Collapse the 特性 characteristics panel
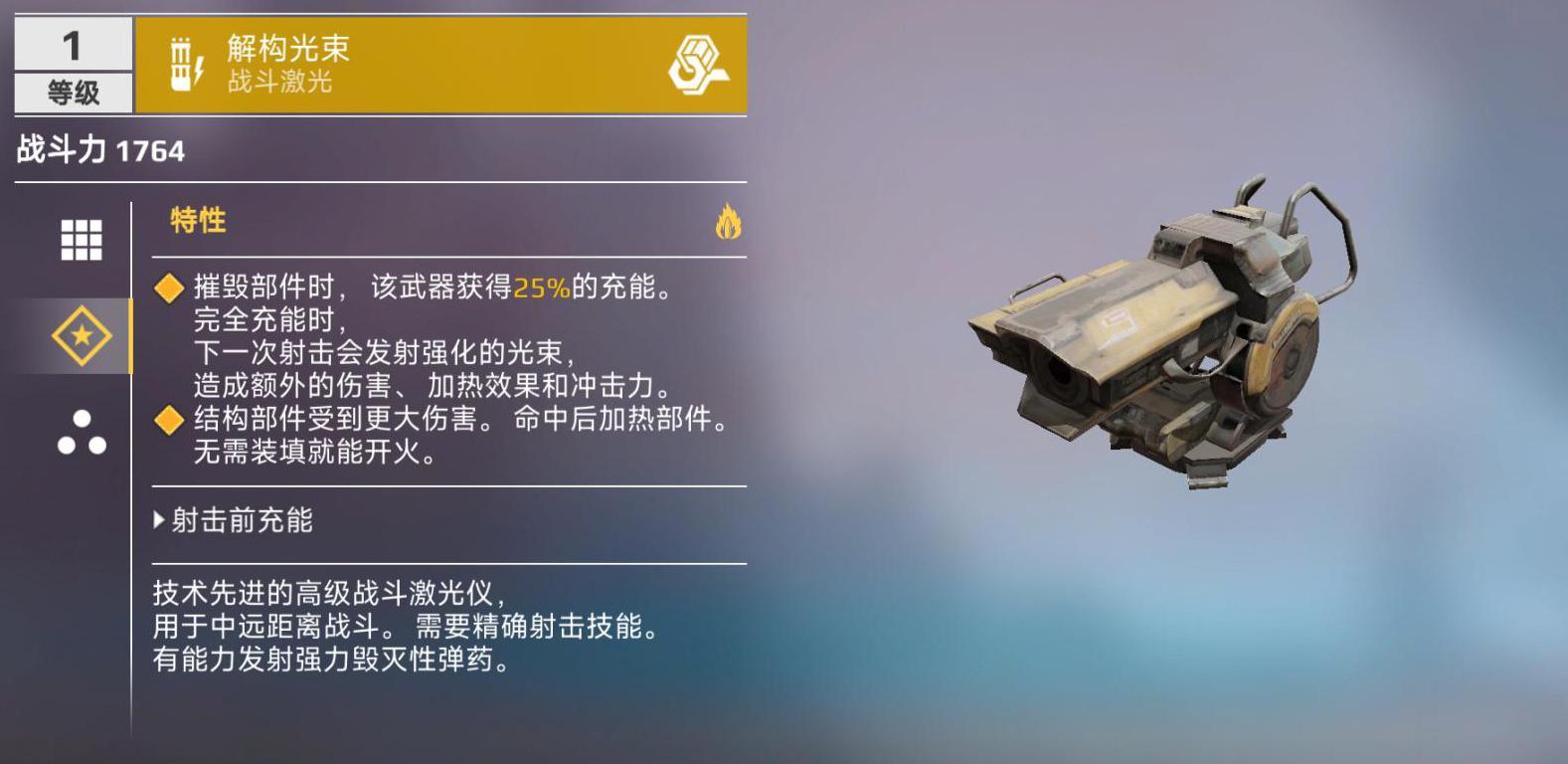1568x764 pixels. coord(198,221)
